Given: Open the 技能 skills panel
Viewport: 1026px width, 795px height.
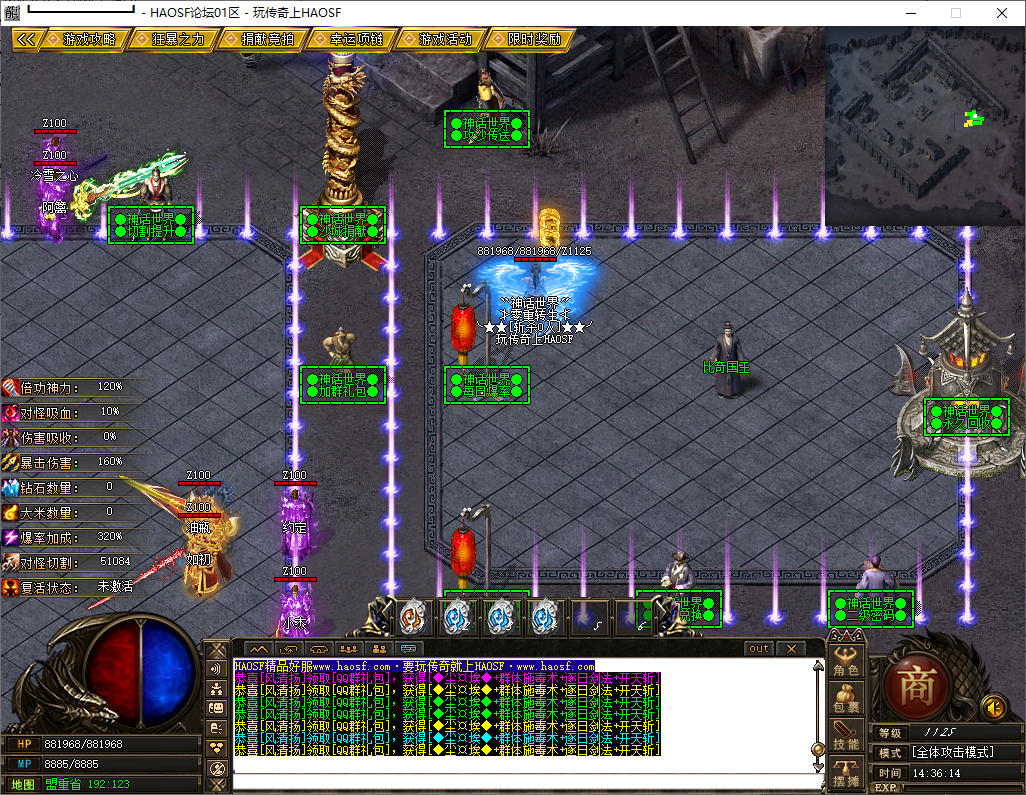Looking at the screenshot, I should tap(846, 737).
